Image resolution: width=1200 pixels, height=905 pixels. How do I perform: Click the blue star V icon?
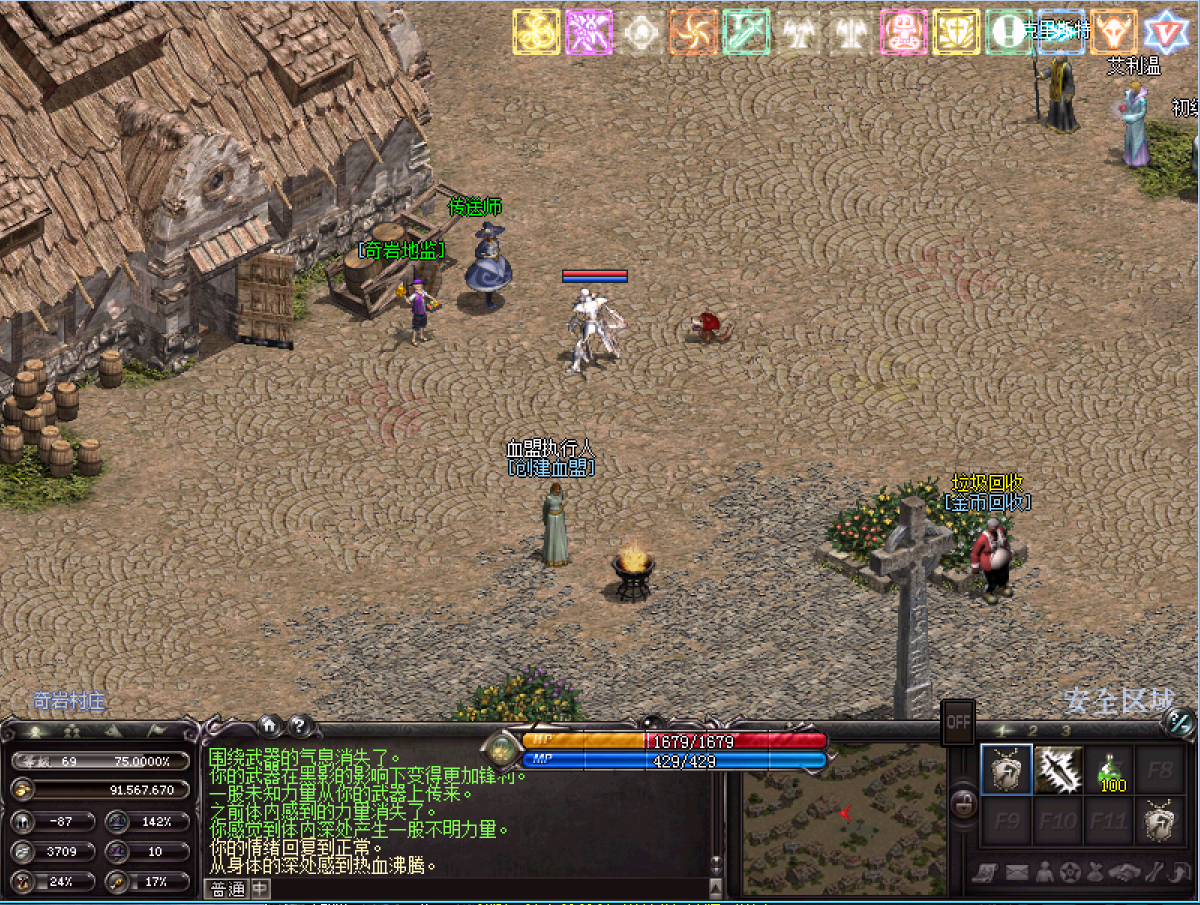[1165, 32]
